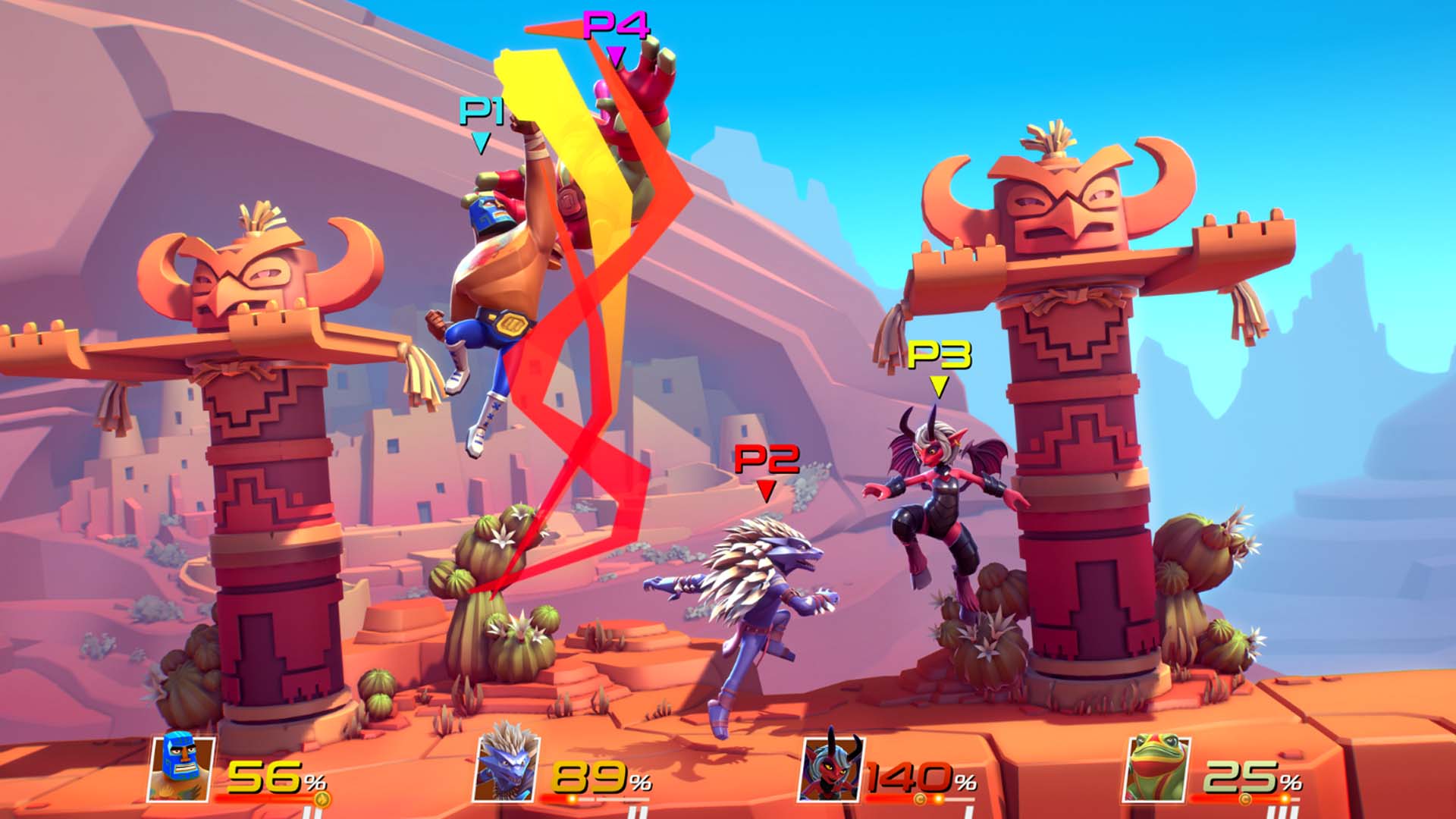Click the glowing orb on player 2's meter
Screen dimensions: 1456x819
point(571,799)
